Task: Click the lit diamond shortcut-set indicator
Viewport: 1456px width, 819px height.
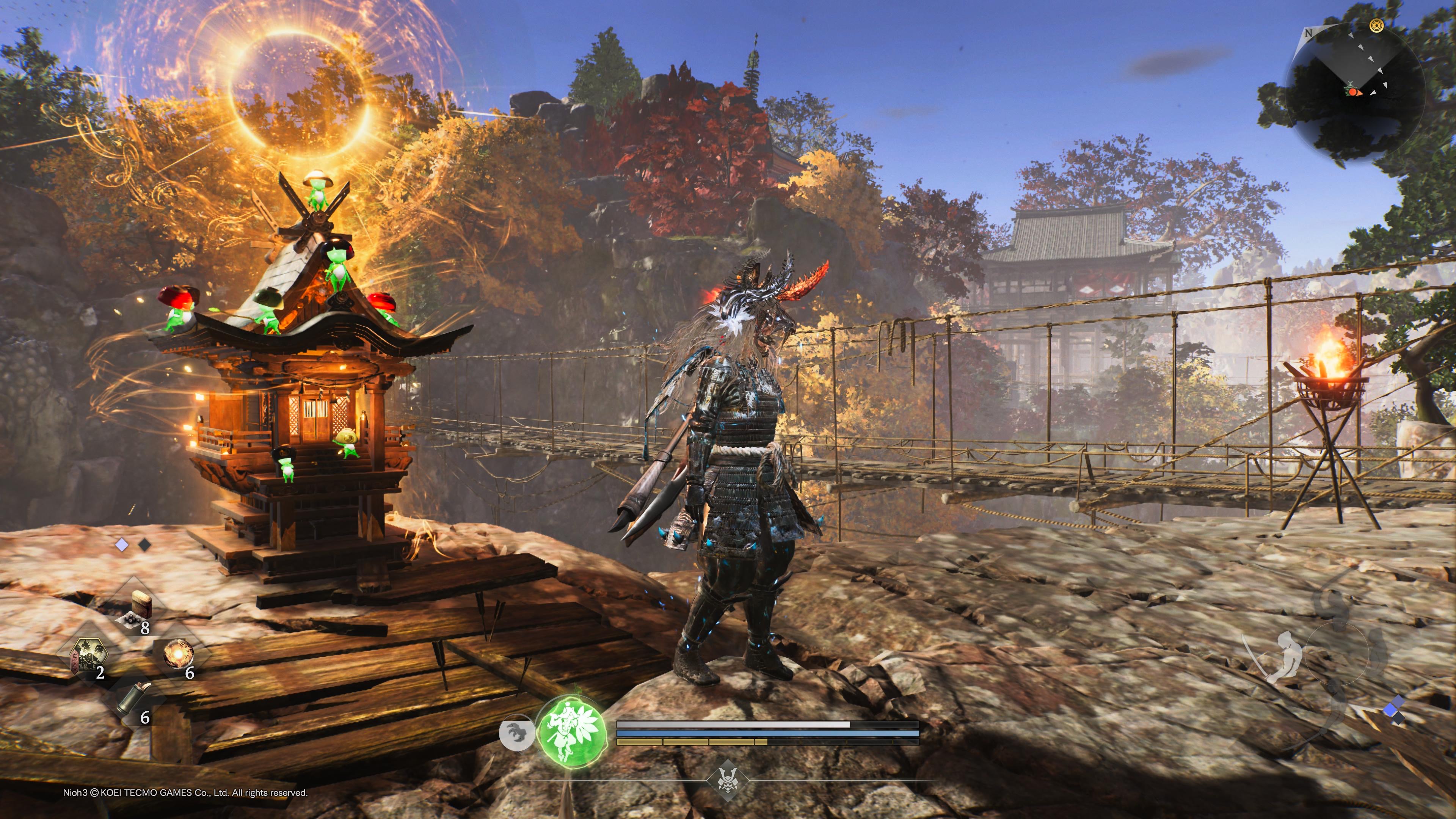Action: click(x=121, y=545)
